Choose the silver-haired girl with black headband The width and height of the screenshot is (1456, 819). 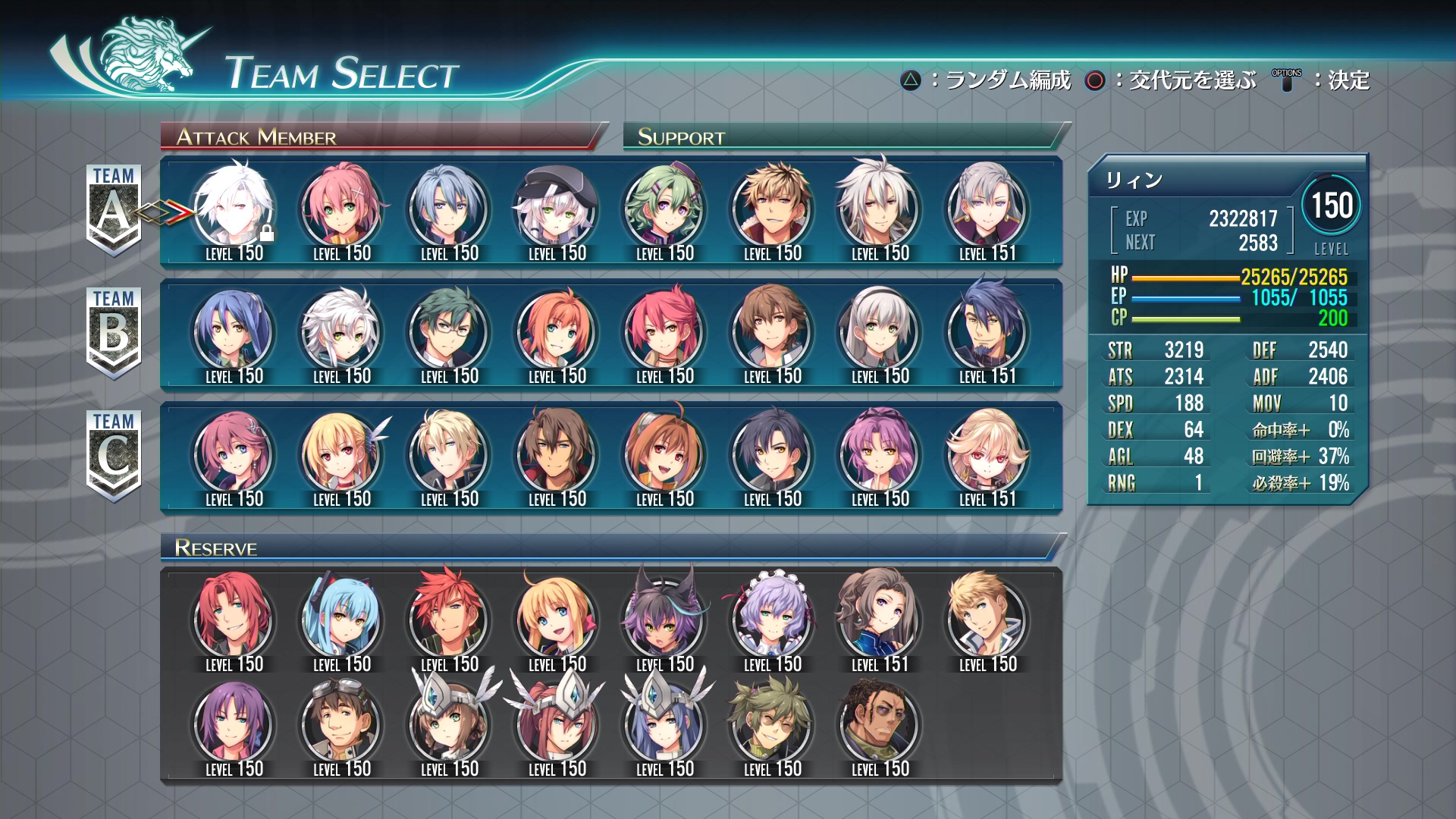point(880,331)
